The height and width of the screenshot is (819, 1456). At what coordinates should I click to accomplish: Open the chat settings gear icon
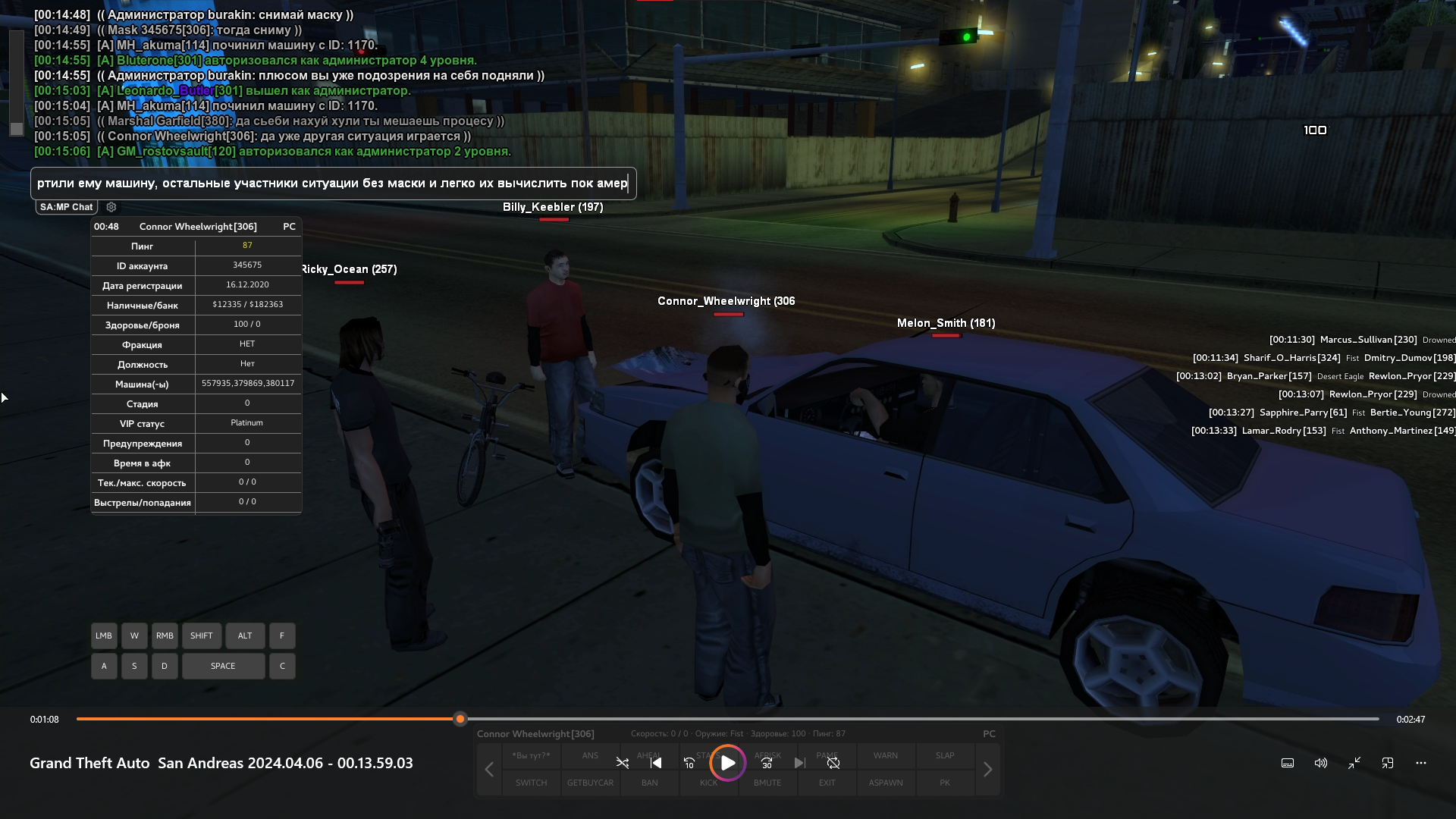click(111, 207)
